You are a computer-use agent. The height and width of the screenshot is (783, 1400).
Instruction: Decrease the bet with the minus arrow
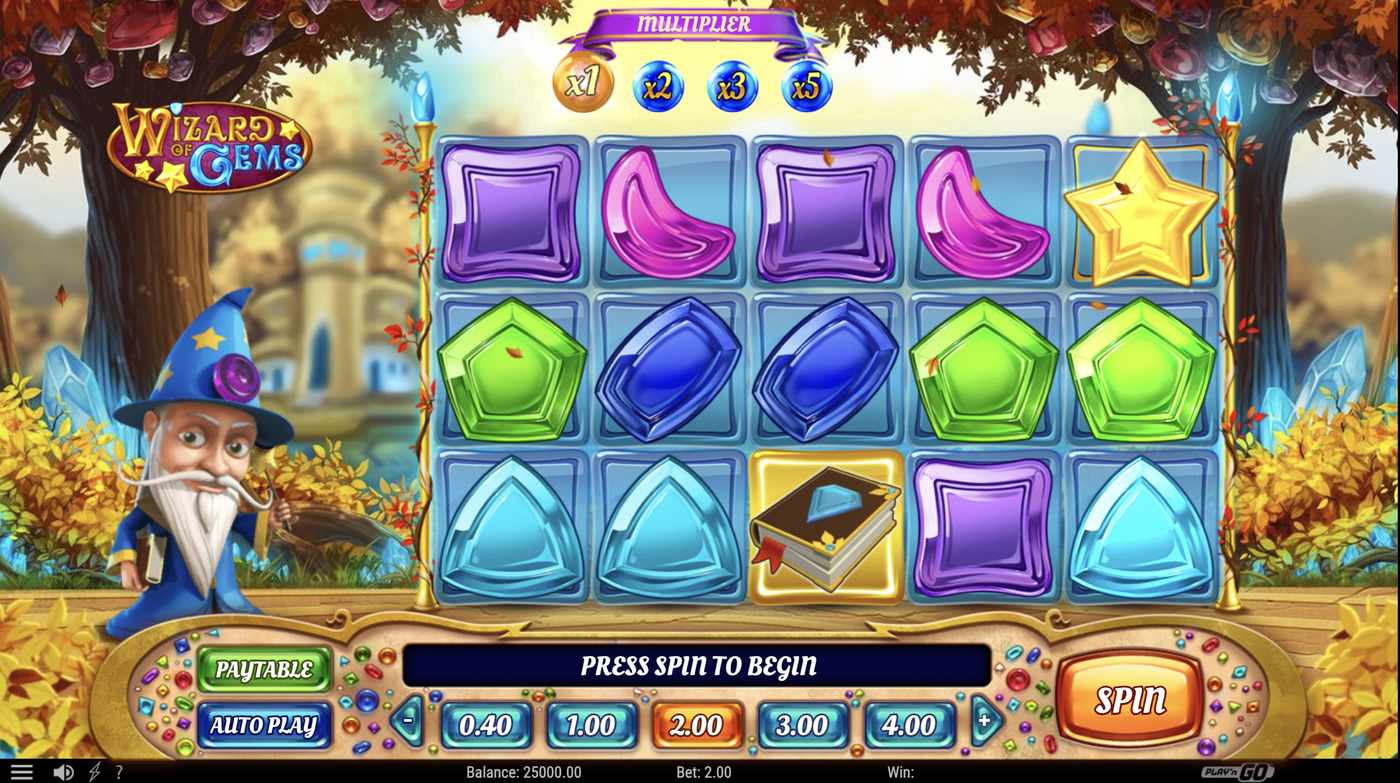coord(407,722)
